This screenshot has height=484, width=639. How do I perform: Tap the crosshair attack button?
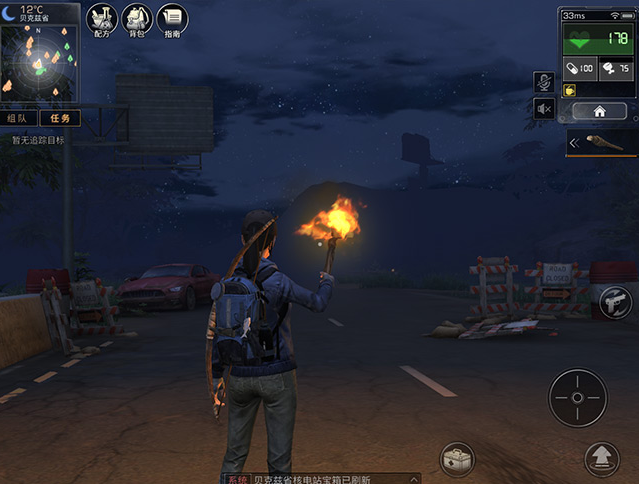click(577, 397)
